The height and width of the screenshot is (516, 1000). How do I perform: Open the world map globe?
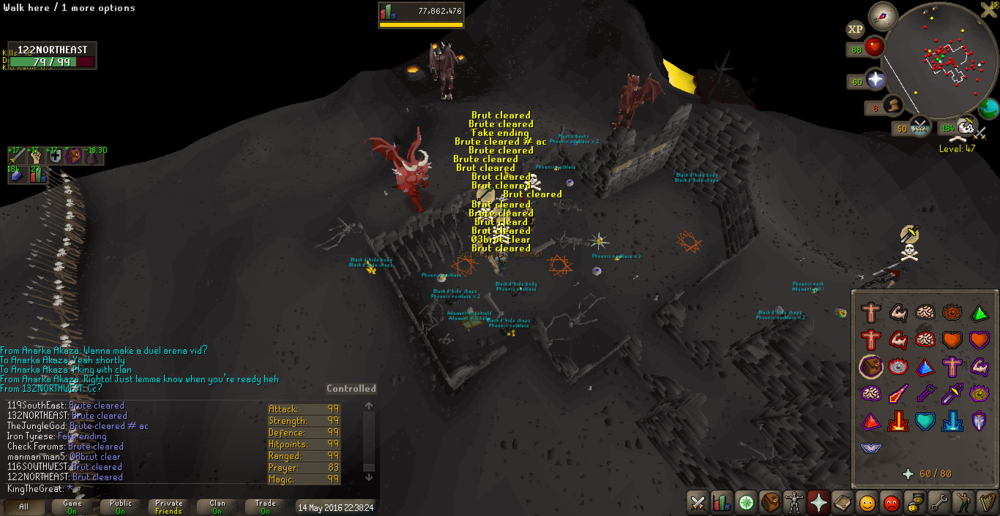(989, 109)
